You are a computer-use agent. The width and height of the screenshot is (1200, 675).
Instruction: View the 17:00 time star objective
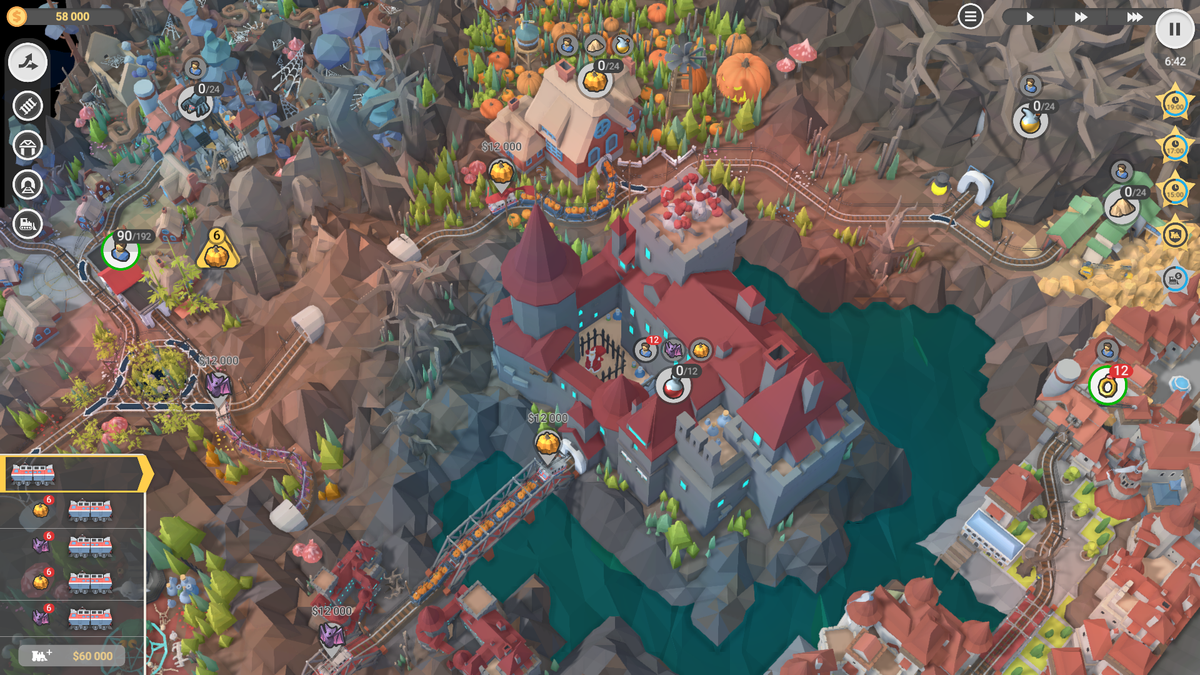click(1174, 147)
